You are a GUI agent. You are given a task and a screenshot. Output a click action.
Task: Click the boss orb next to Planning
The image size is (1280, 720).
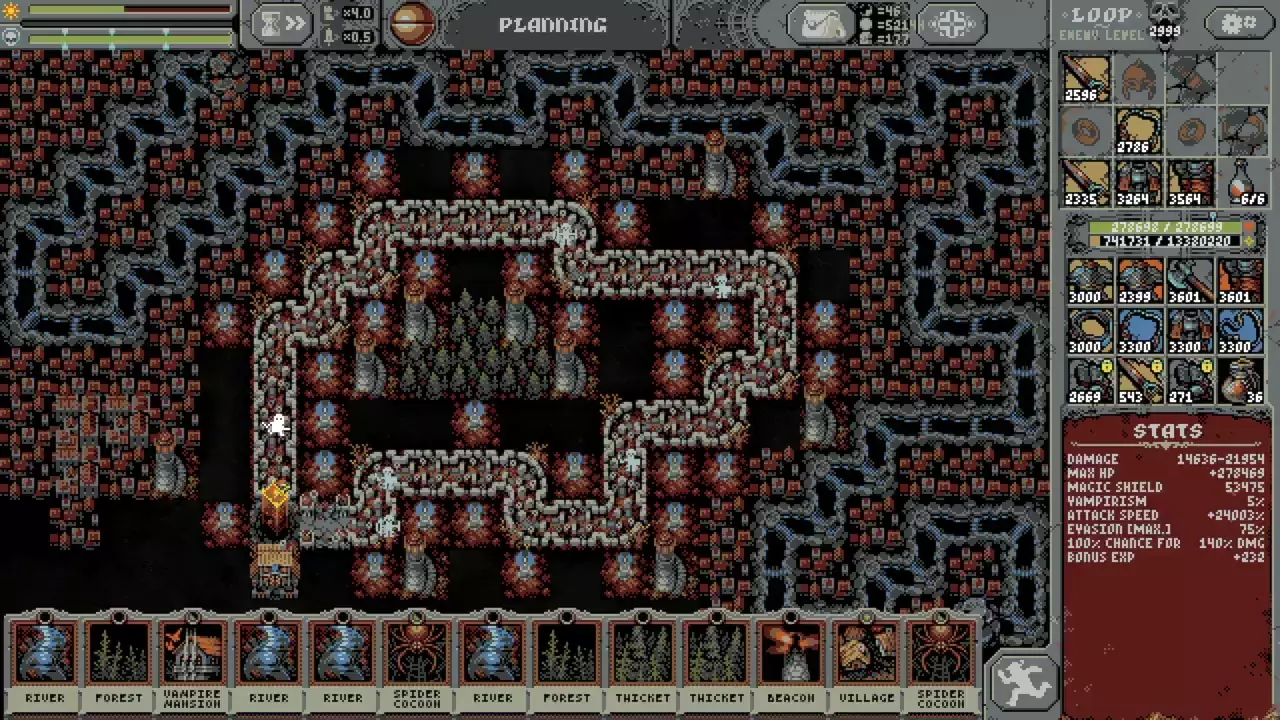click(x=411, y=24)
